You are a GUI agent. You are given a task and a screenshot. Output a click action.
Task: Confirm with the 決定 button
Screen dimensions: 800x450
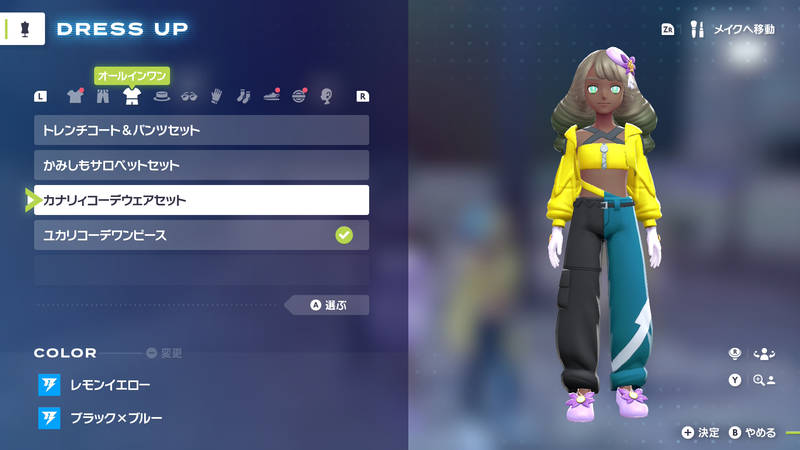pyautogui.click(x=701, y=432)
